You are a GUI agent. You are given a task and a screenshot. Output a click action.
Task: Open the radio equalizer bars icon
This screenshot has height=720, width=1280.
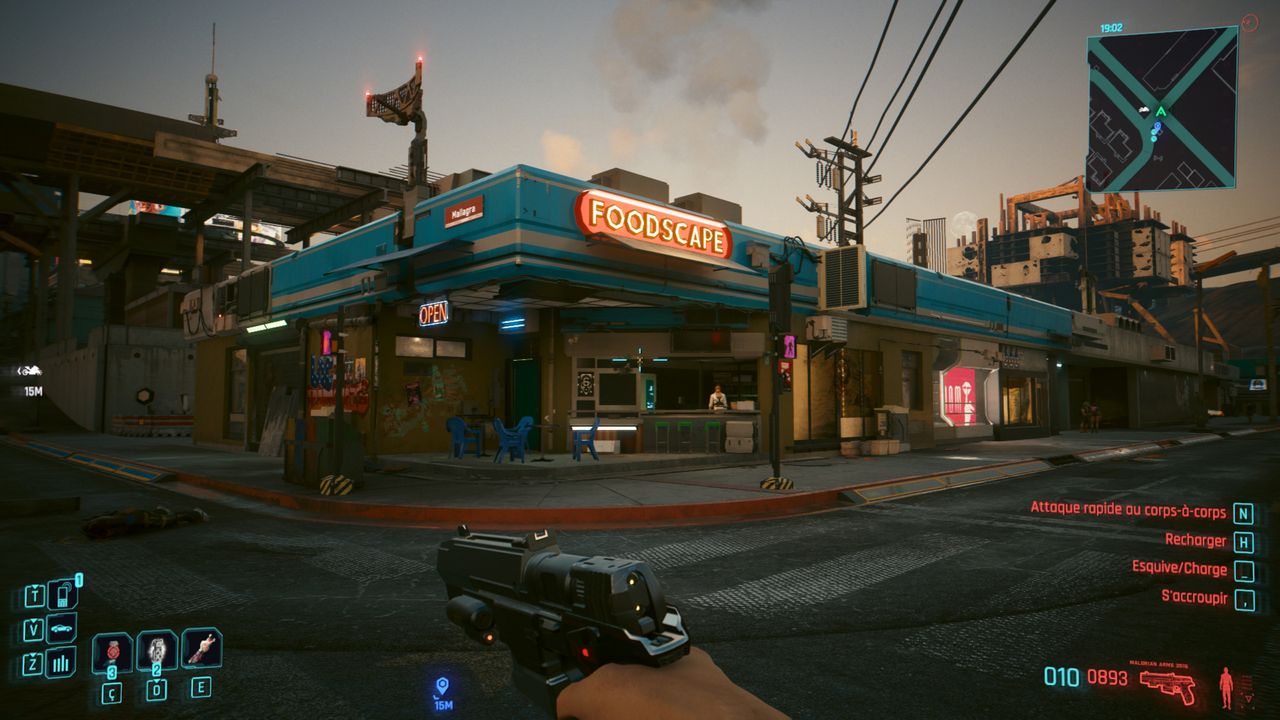pos(61,662)
